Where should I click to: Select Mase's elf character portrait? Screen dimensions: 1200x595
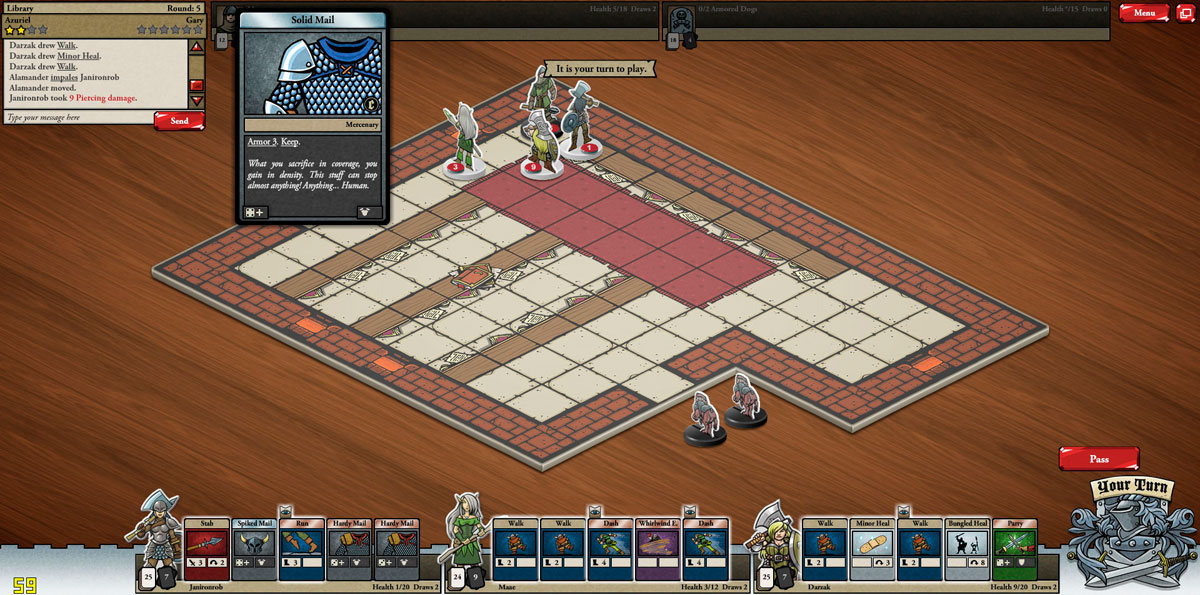466,530
